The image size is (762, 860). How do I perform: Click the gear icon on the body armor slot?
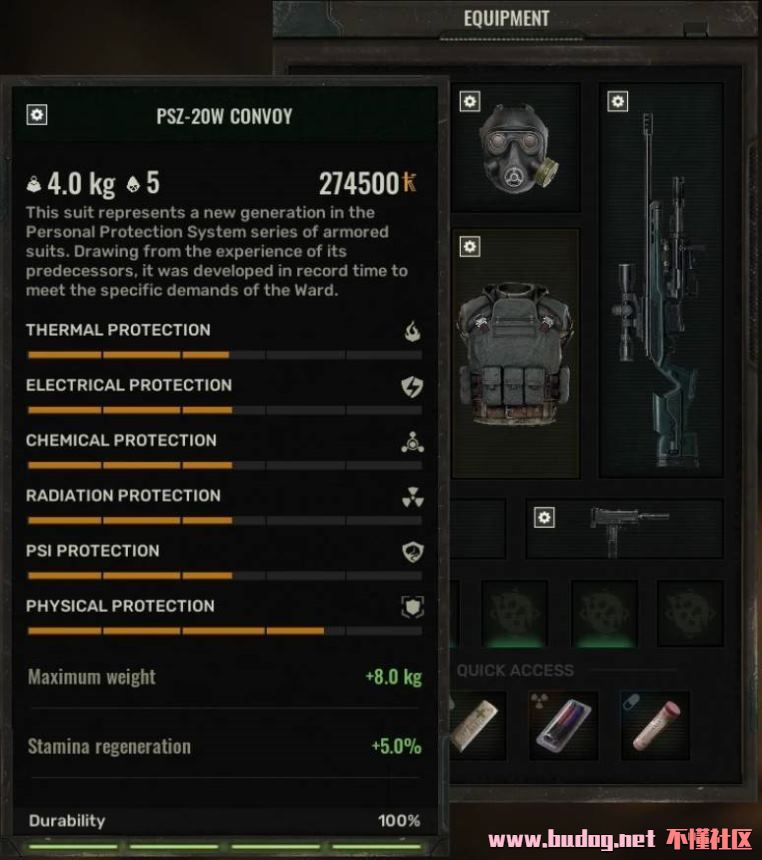tap(470, 247)
